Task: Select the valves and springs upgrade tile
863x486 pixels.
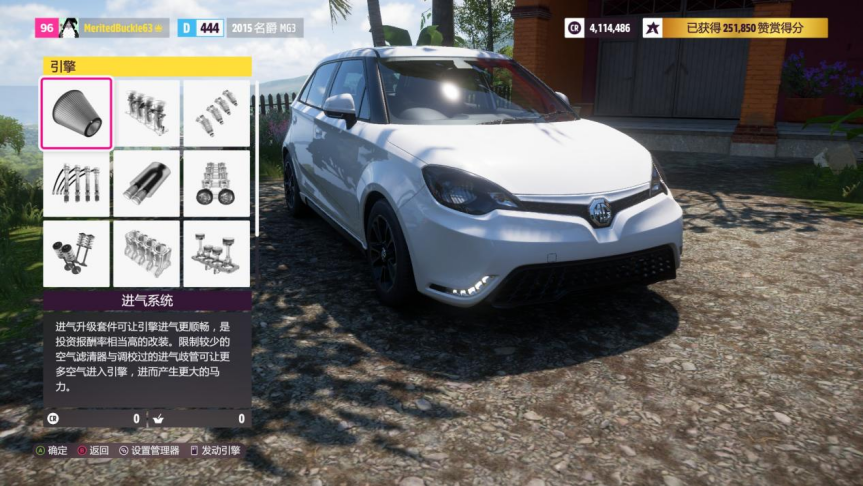Action: 76,253
